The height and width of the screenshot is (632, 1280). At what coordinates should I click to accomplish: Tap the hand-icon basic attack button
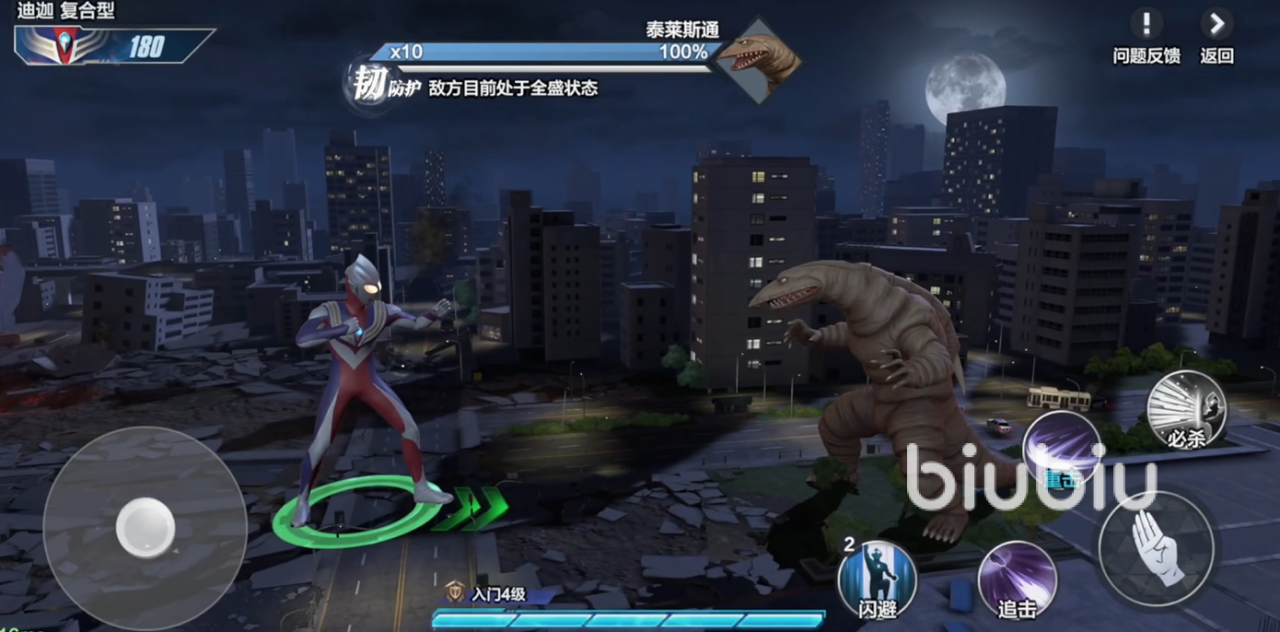[1157, 548]
